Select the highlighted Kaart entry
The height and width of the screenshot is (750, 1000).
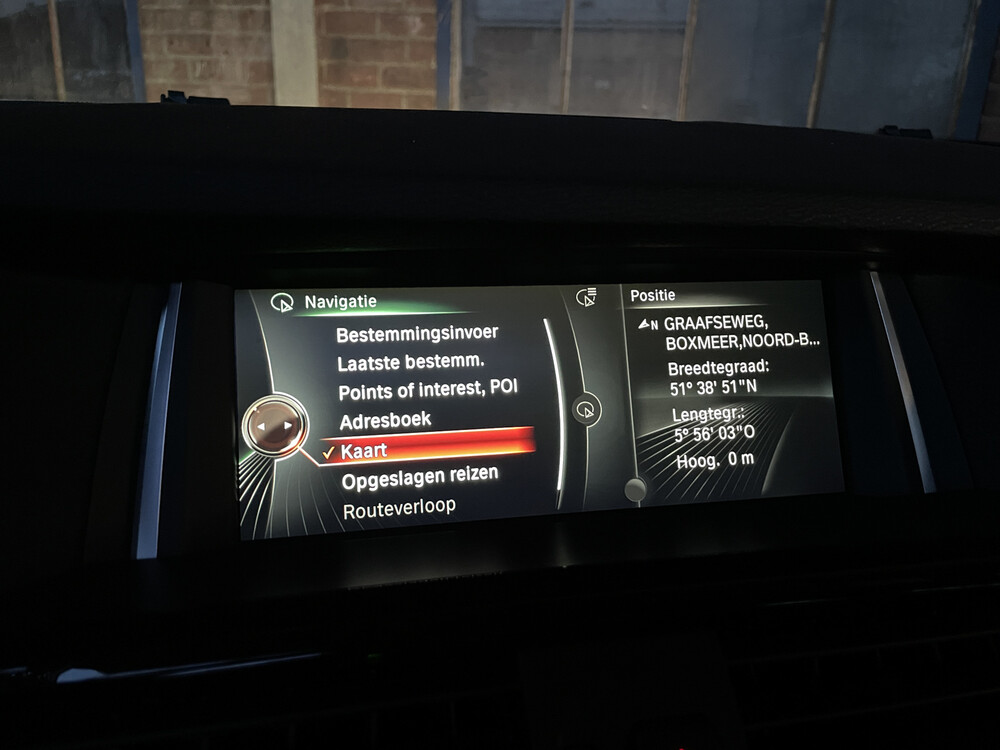coord(364,452)
